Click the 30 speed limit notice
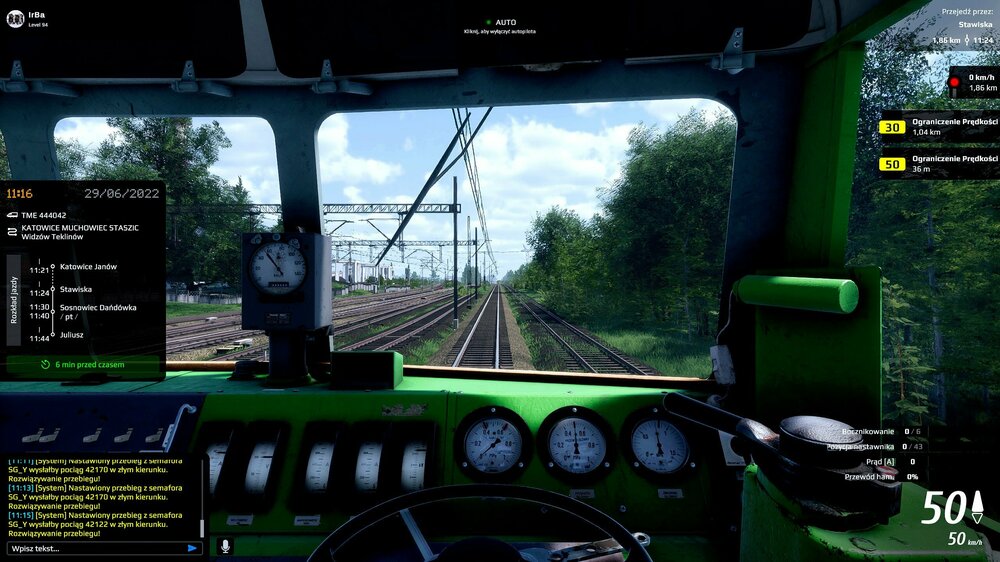1000x562 pixels. [x=938, y=127]
